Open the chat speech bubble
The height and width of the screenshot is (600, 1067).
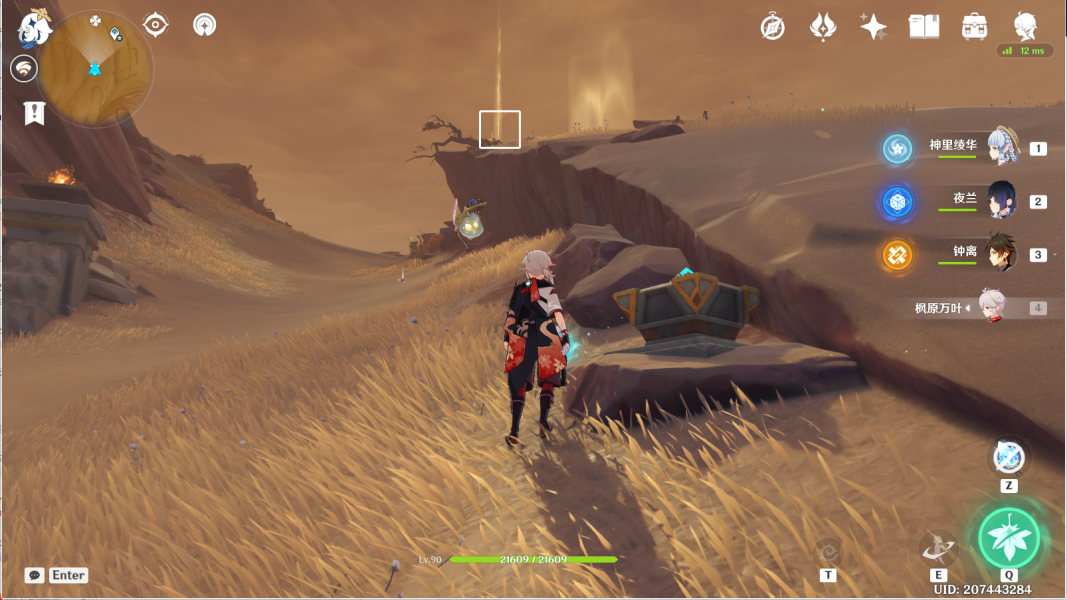pos(35,575)
